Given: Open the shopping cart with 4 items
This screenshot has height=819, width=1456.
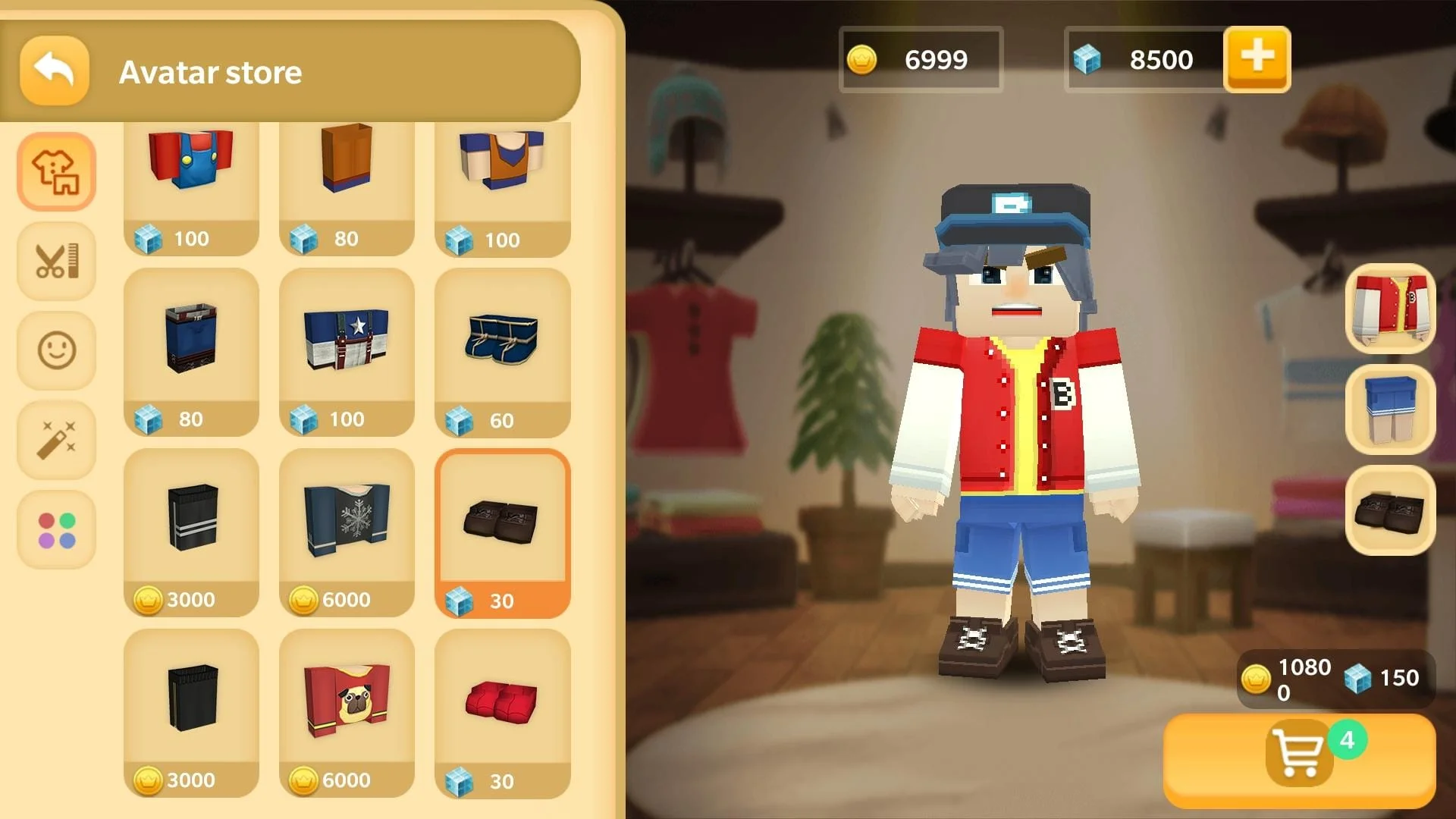Looking at the screenshot, I should pos(1299,755).
